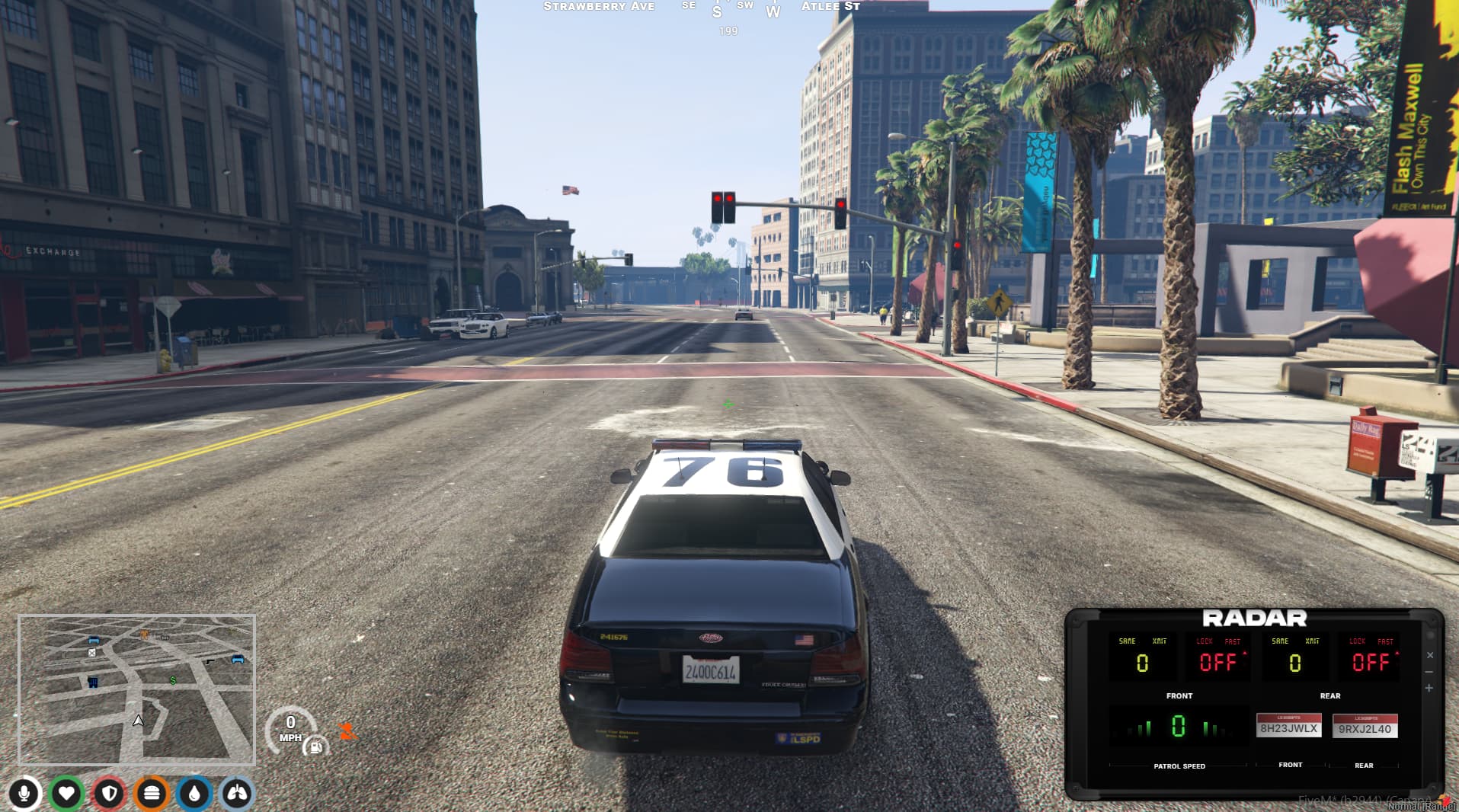Toggle XMIT mode on the front radar antenna
Viewport: 1459px width, 812px height.
(x=1159, y=641)
